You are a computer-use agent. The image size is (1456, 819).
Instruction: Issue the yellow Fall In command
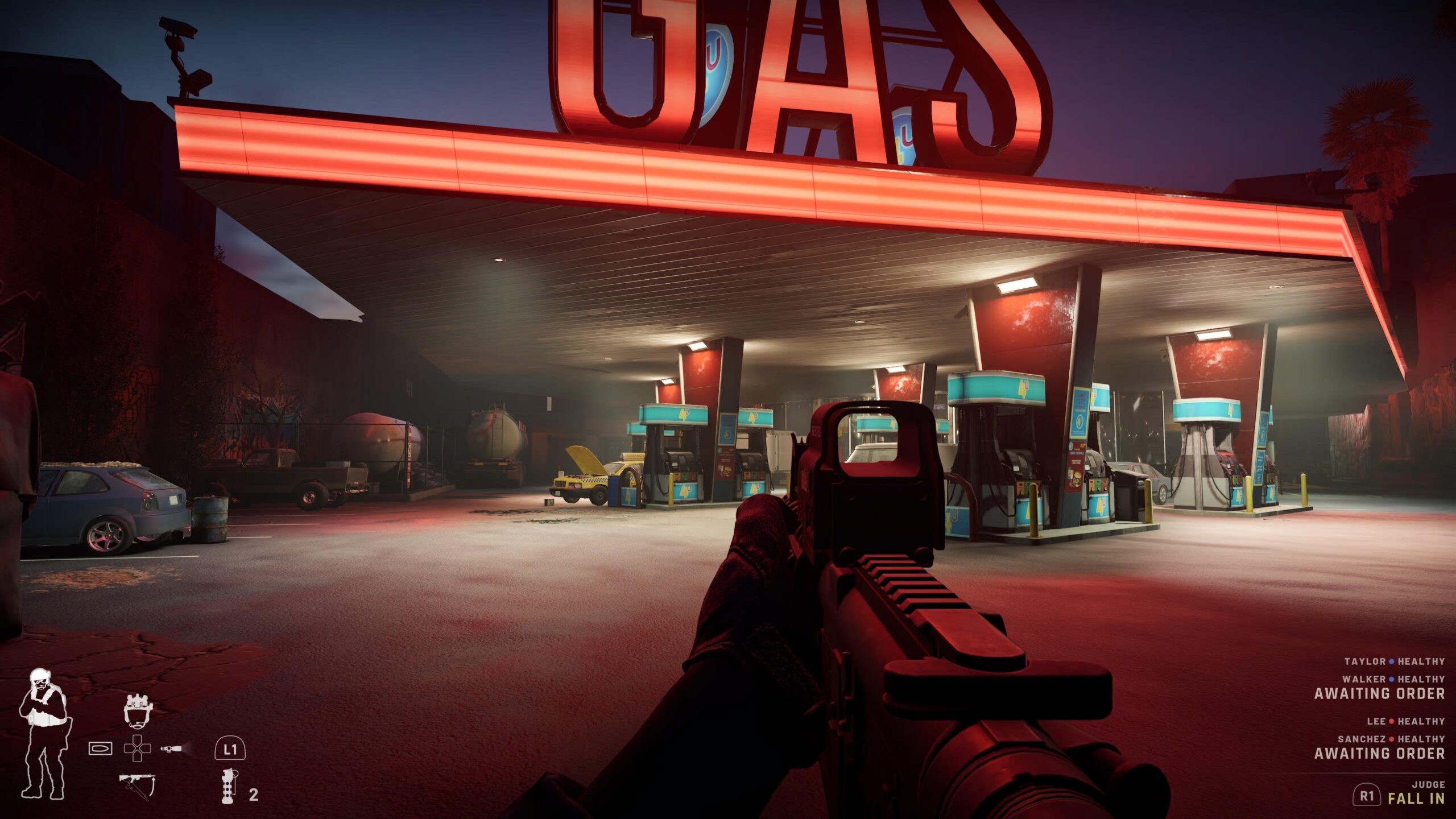1416,799
